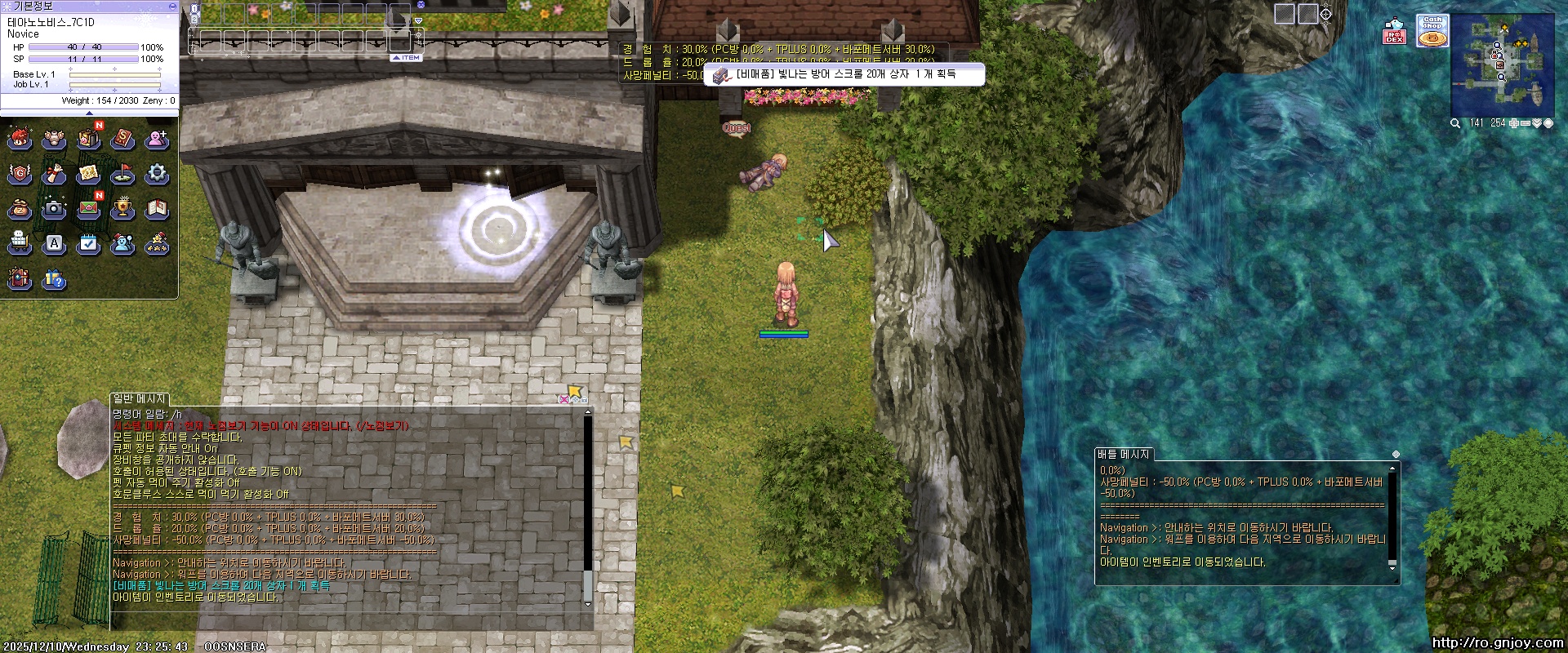Image resolution: width=1568 pixels, height=653 pixels.
Task: Open the red-haired character info icon
Action: (20, 140)
